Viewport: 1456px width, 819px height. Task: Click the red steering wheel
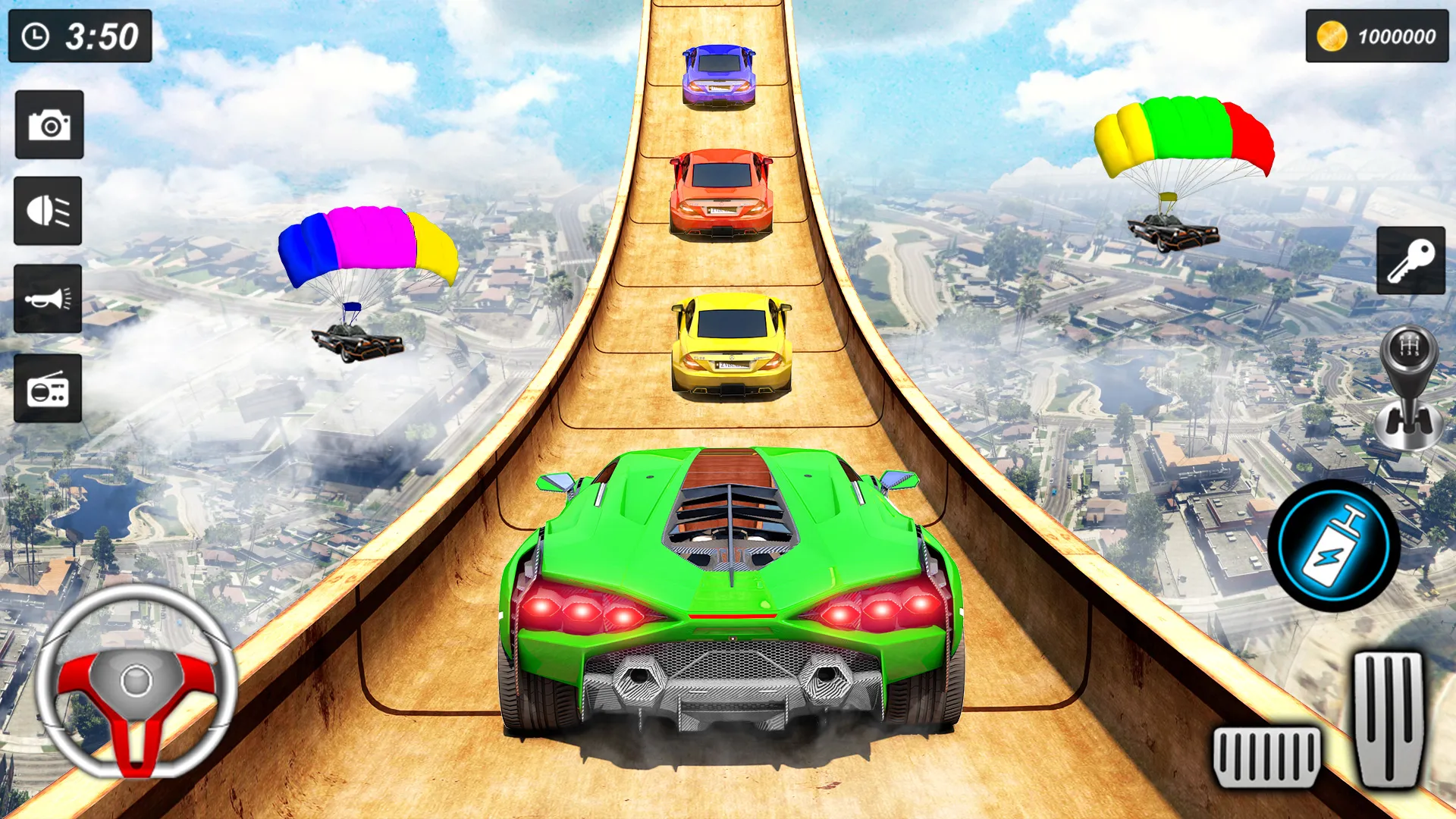[136, 681]
